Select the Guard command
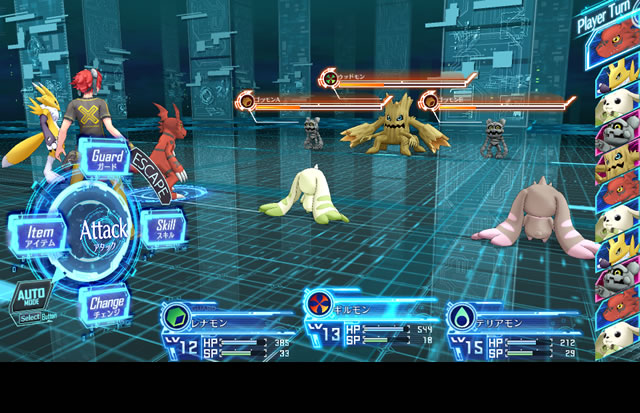Screen dimensions: 640x413 [106, 159]
